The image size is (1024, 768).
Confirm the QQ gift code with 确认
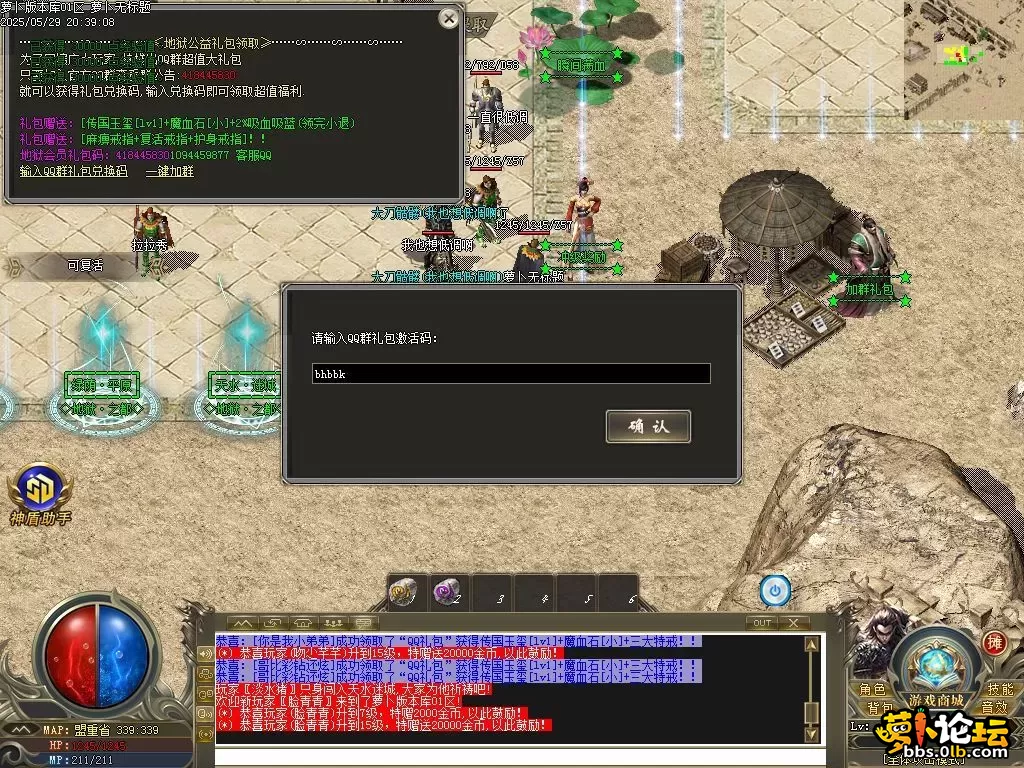648,426
